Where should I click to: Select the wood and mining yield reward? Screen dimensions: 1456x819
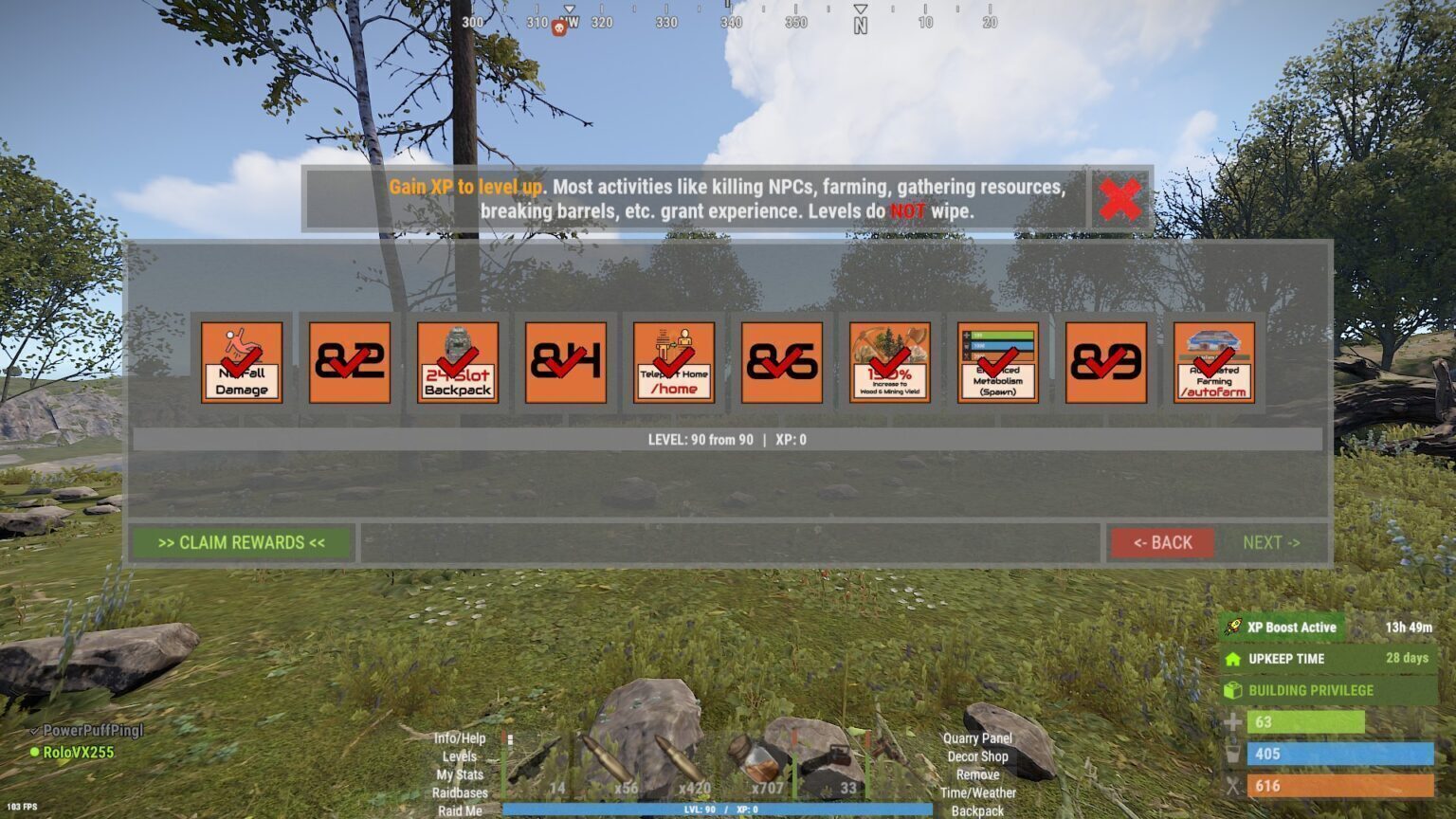click(890, 363)
